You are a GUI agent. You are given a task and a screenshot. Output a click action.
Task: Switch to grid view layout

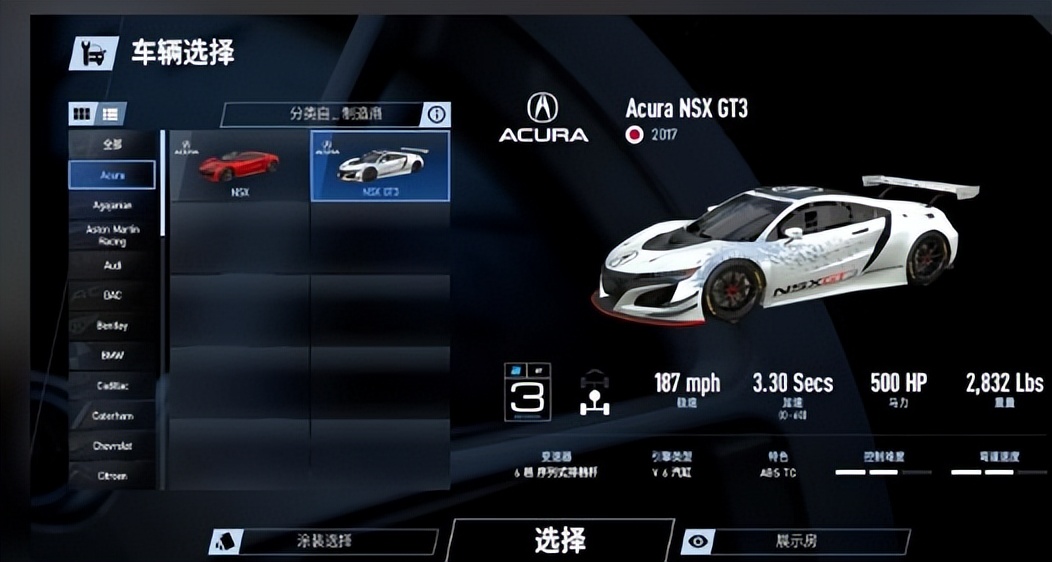tap(82, 114)
